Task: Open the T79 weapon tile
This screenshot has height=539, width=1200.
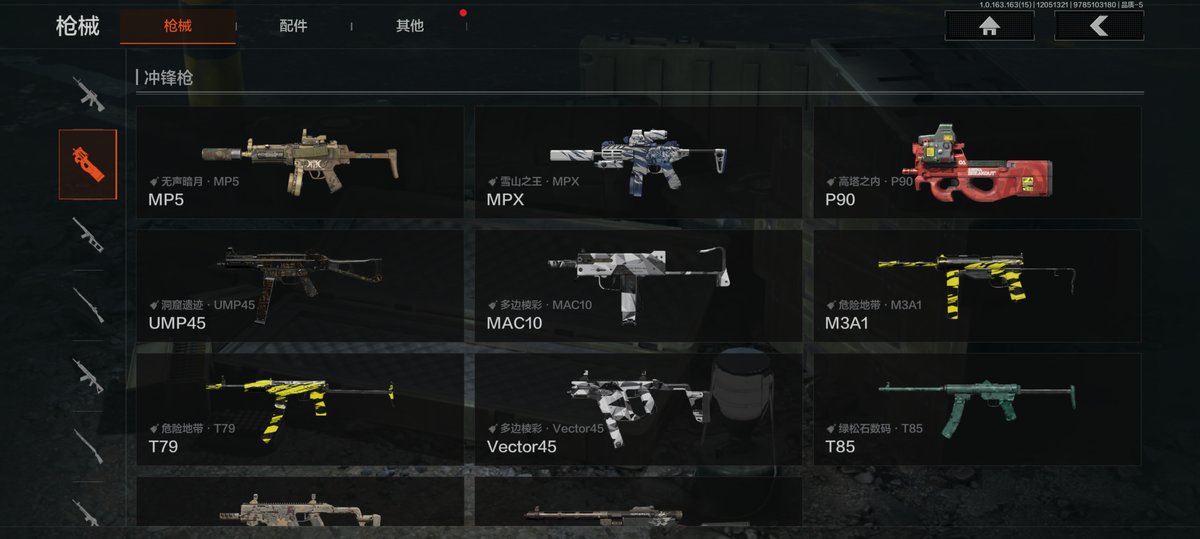Action: tap(299, 408)
